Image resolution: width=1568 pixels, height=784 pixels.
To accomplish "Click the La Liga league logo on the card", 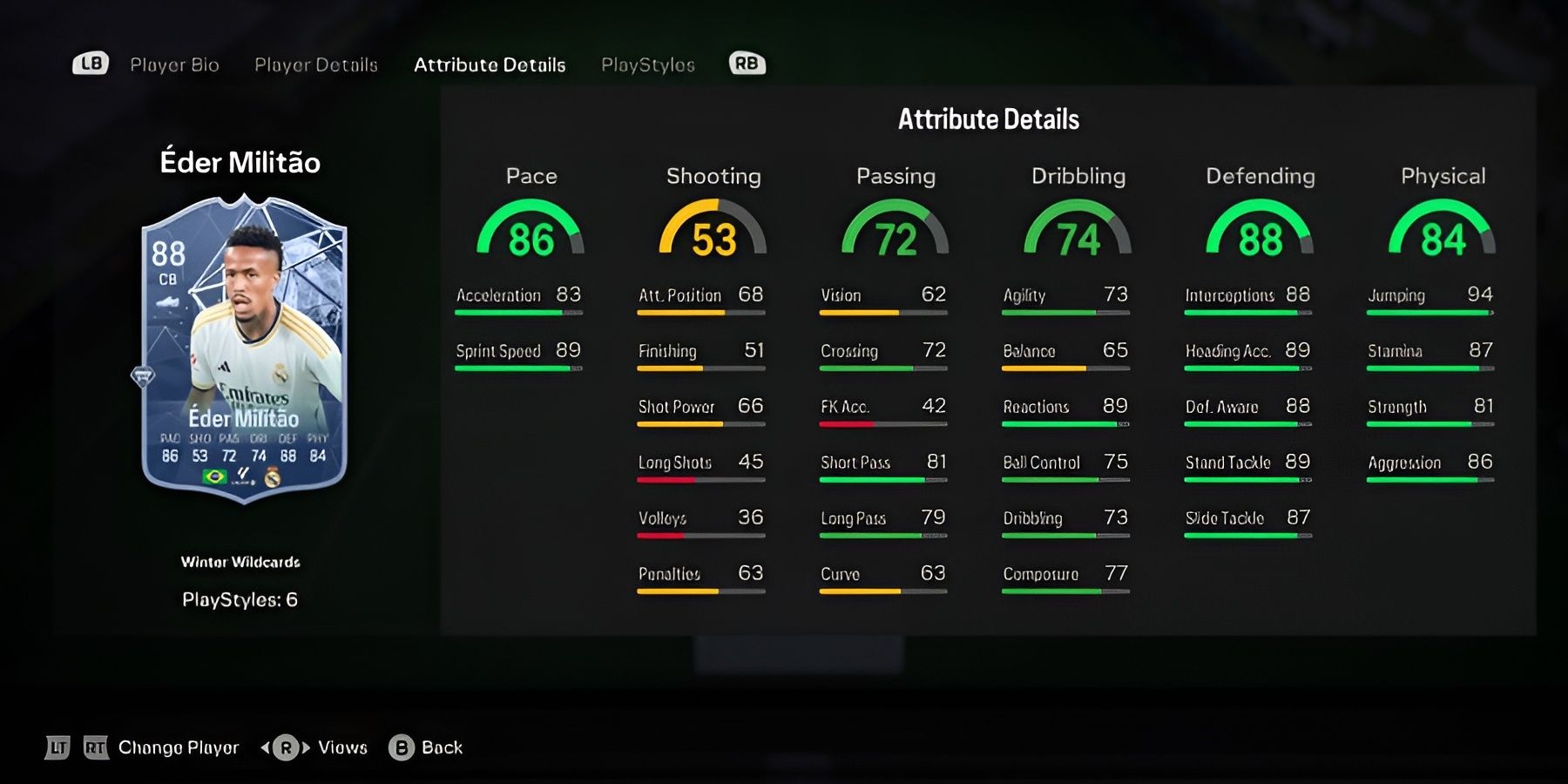I will click(245, 478).
